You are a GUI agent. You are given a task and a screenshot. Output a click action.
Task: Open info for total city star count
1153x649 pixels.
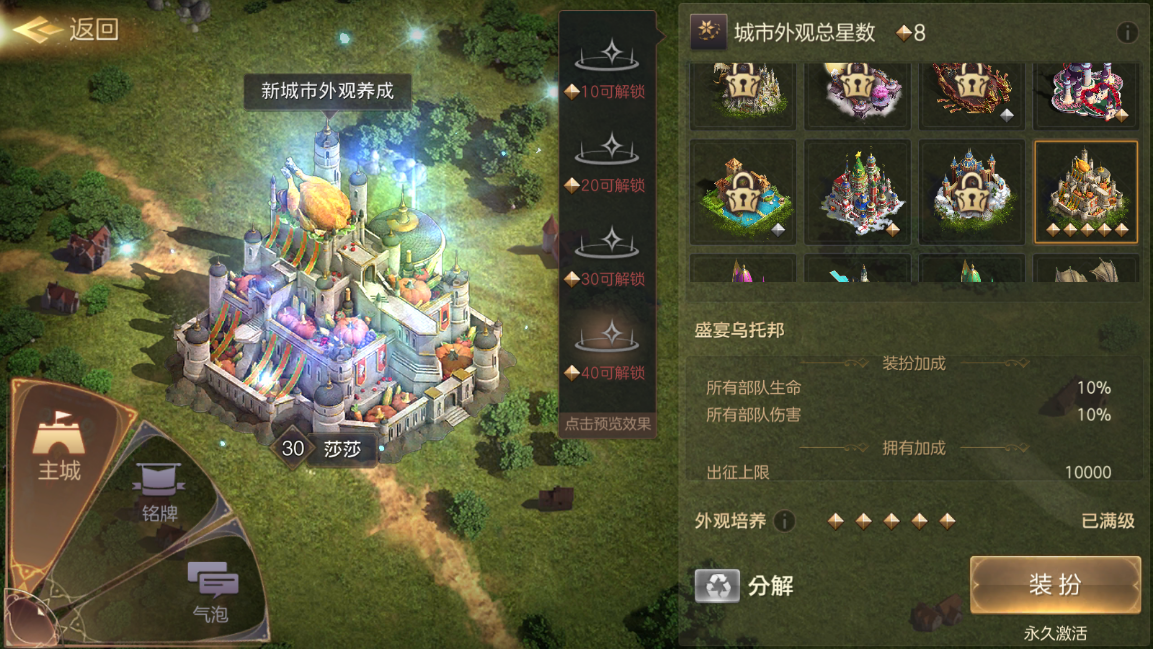click(x=1127, y=33)
